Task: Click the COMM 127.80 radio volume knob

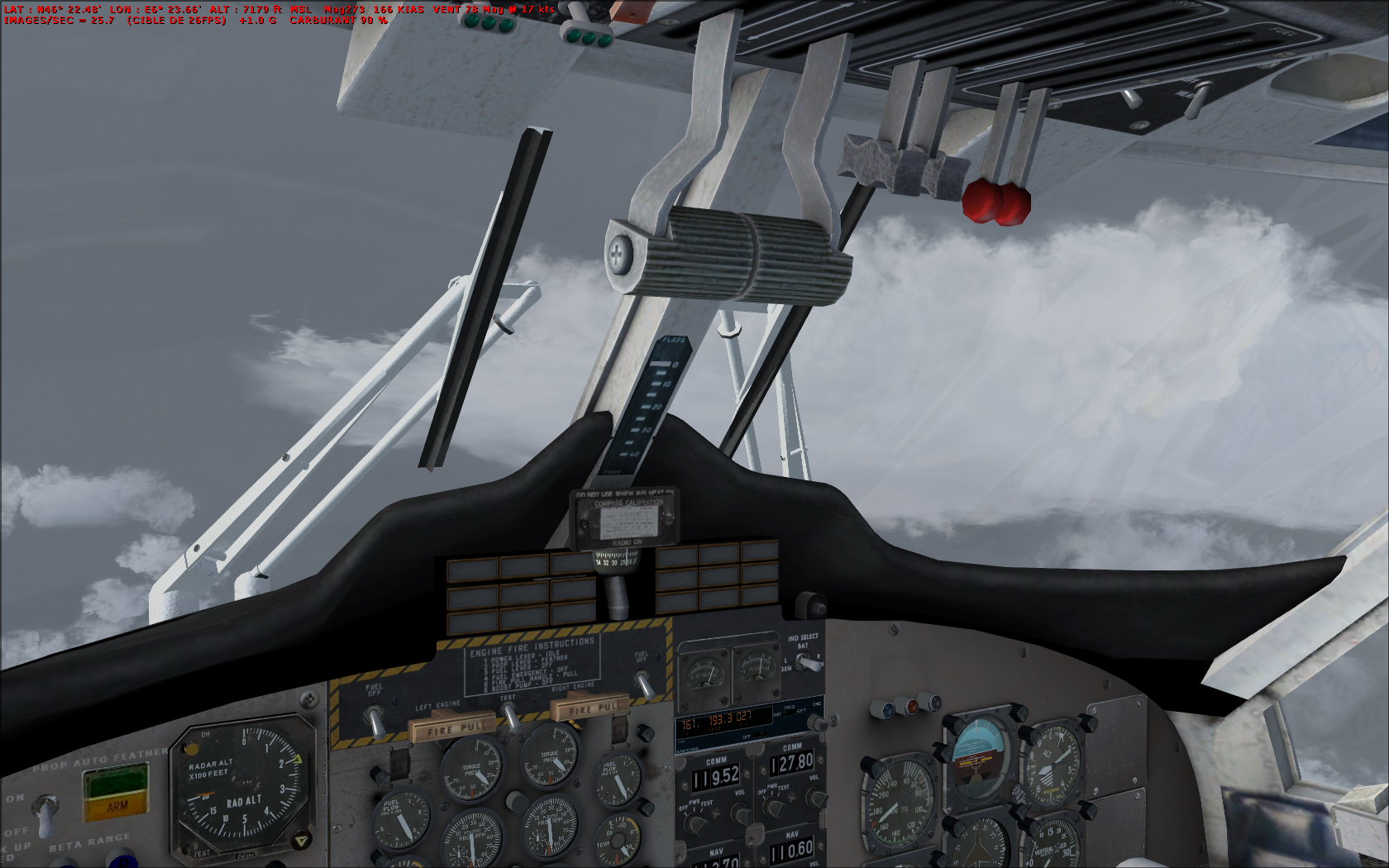Action: coord(815,799)
